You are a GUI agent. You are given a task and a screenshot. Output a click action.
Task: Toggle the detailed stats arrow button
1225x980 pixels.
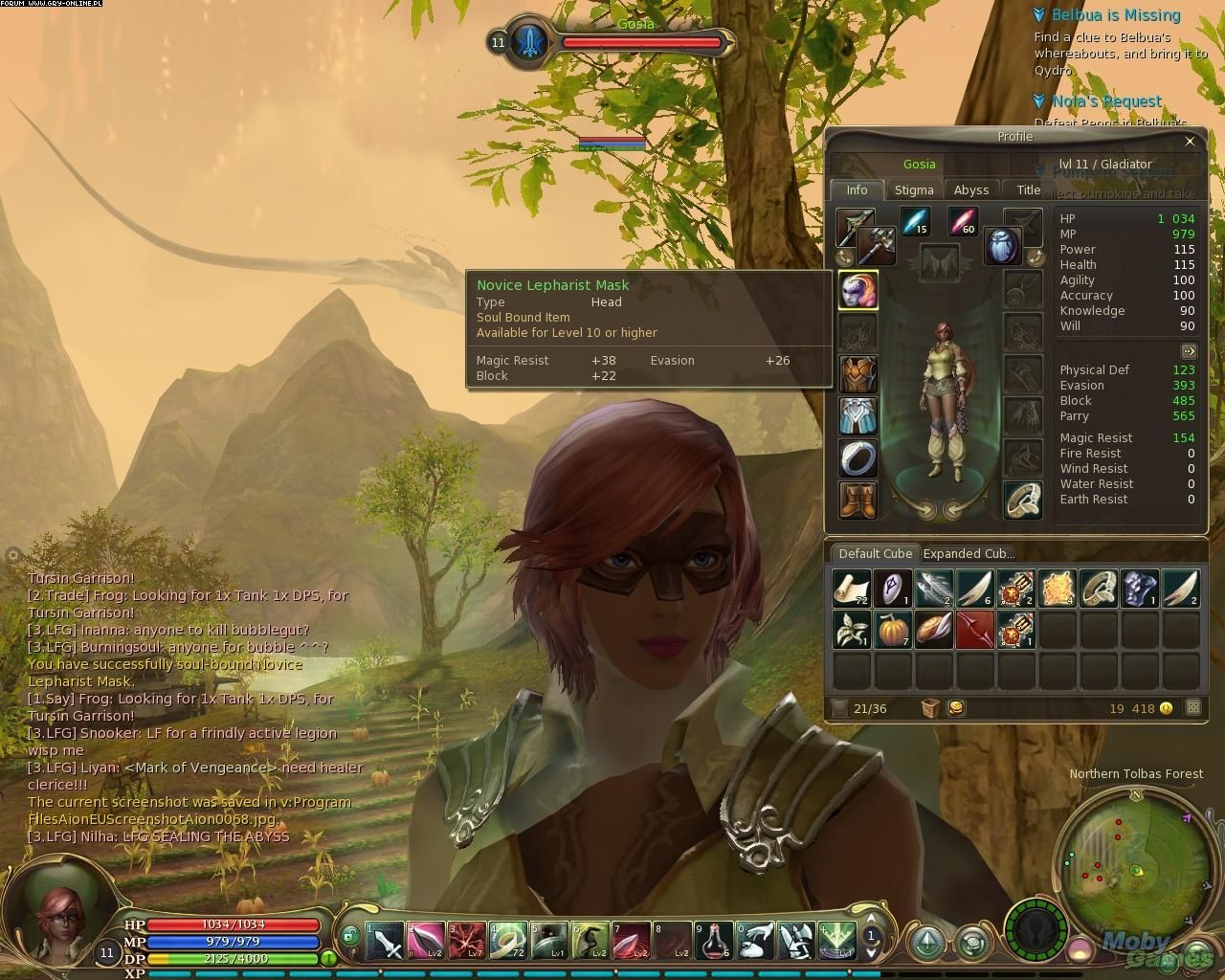[x=1189, y=351]
